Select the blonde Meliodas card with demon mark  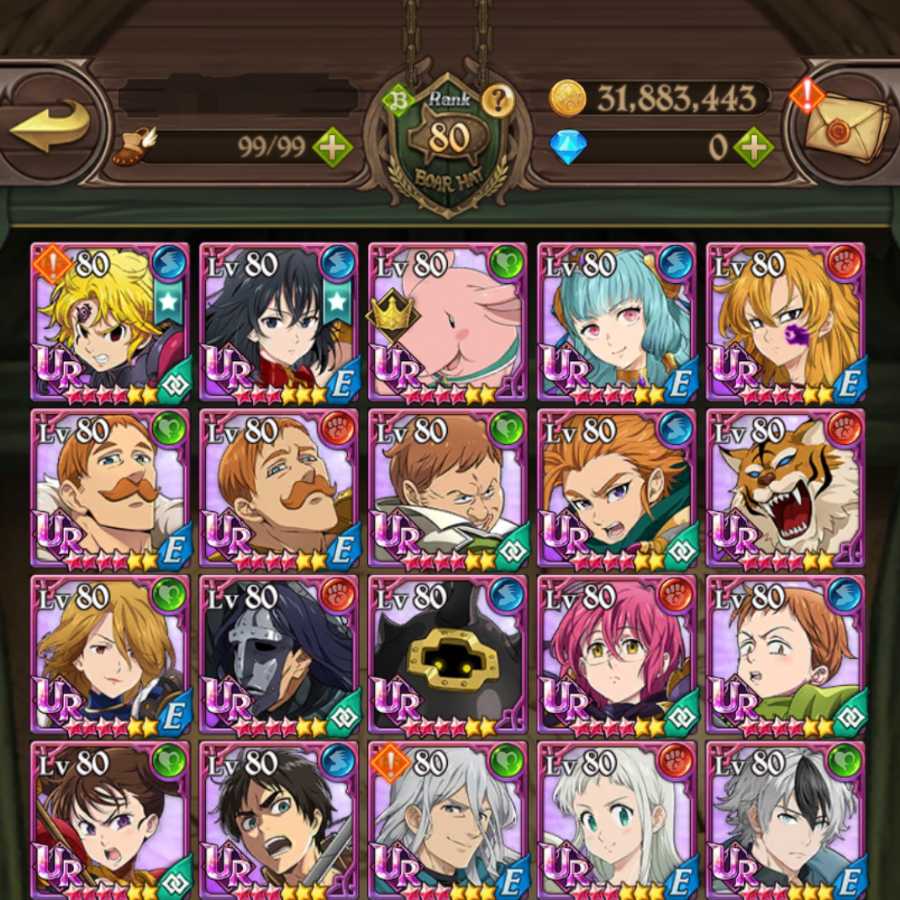109,321
